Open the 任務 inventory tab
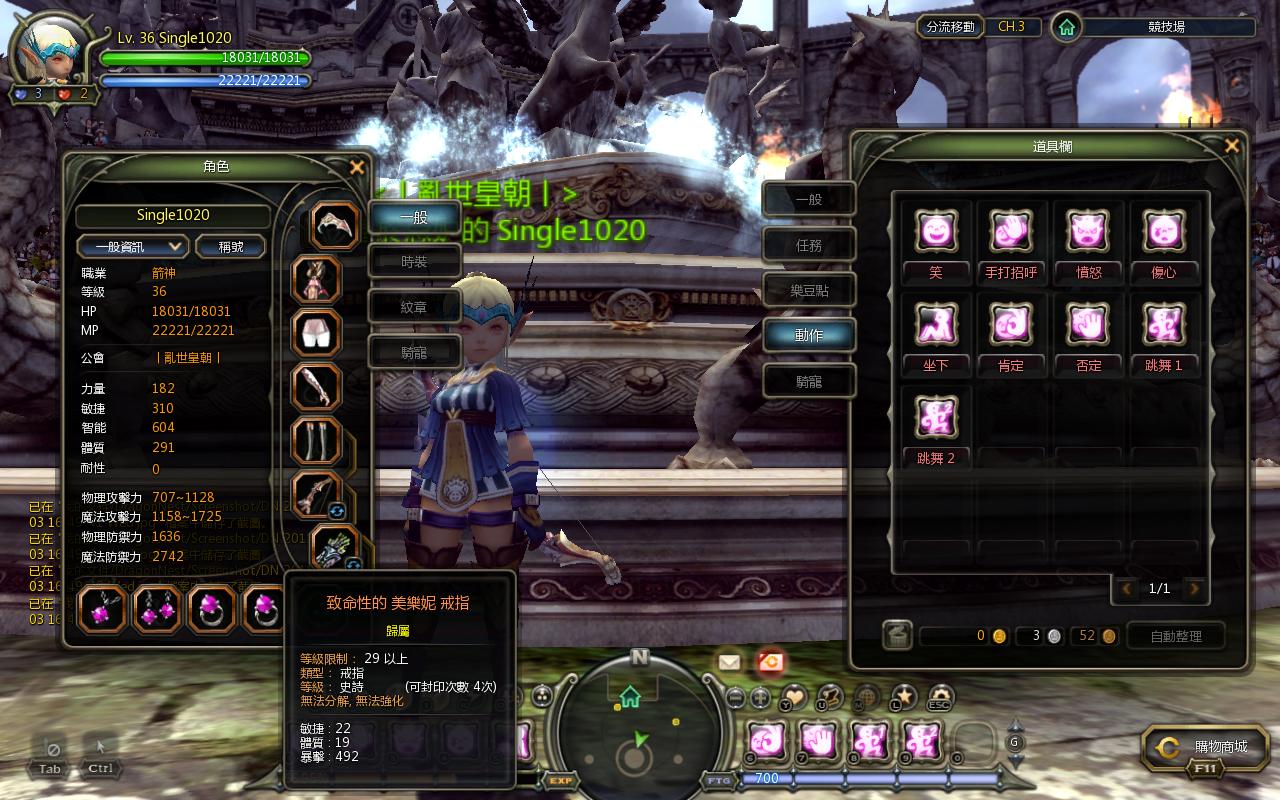The image size is (1280, 800). pos(808,245)
